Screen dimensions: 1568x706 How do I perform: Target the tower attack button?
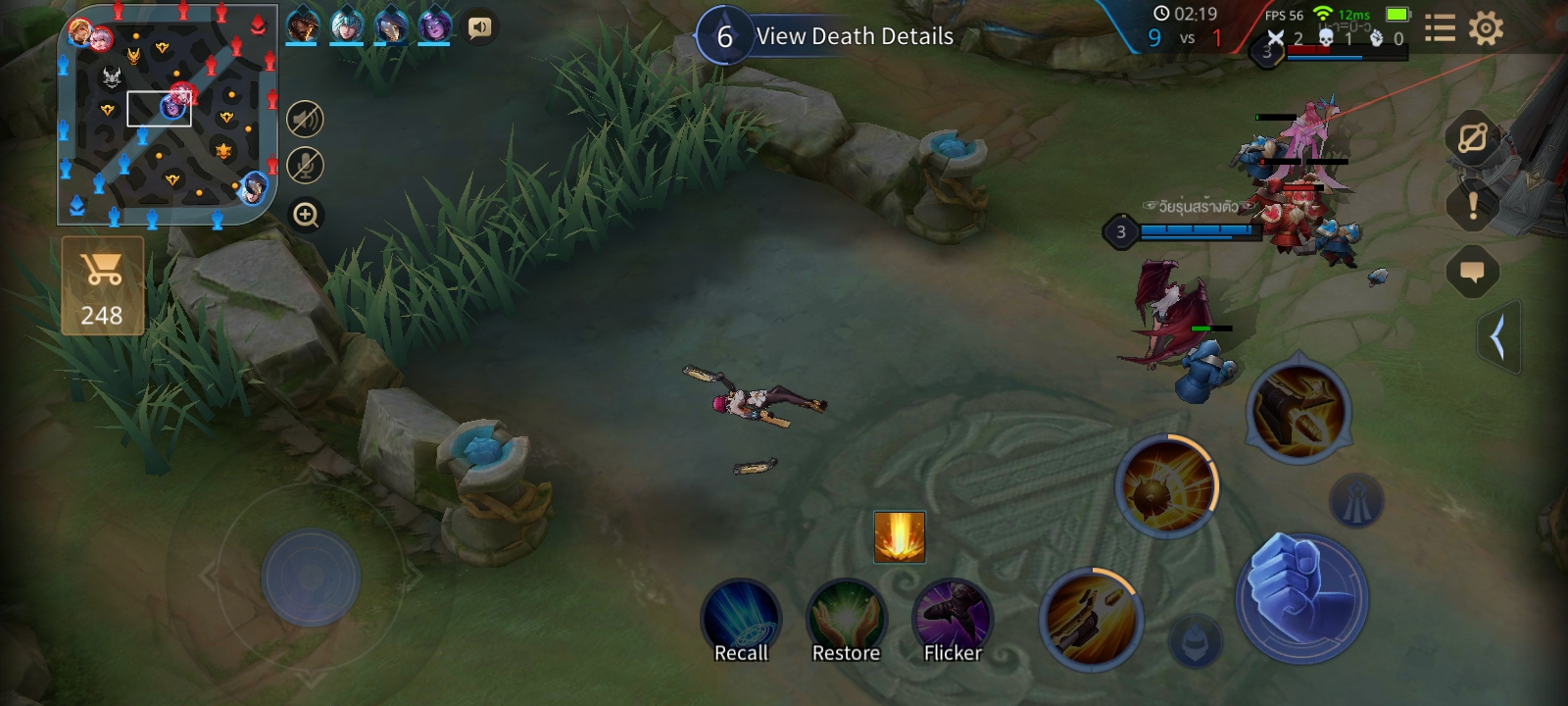point(1356,501)
